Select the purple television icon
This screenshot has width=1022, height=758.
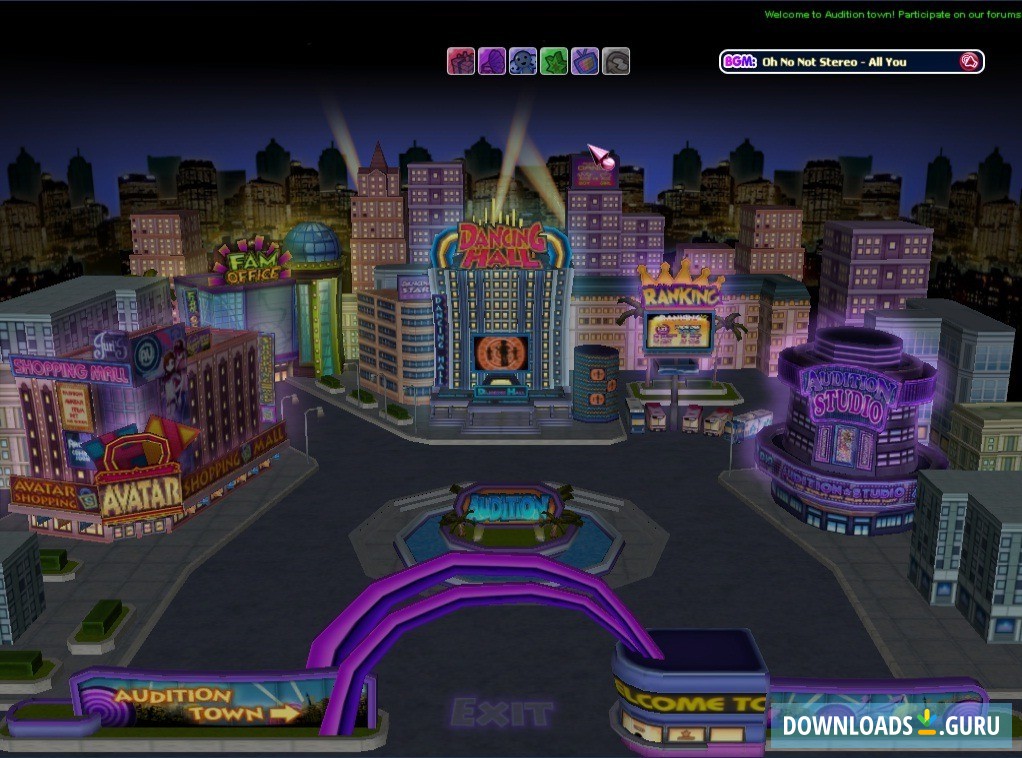(x=585, y=62)
